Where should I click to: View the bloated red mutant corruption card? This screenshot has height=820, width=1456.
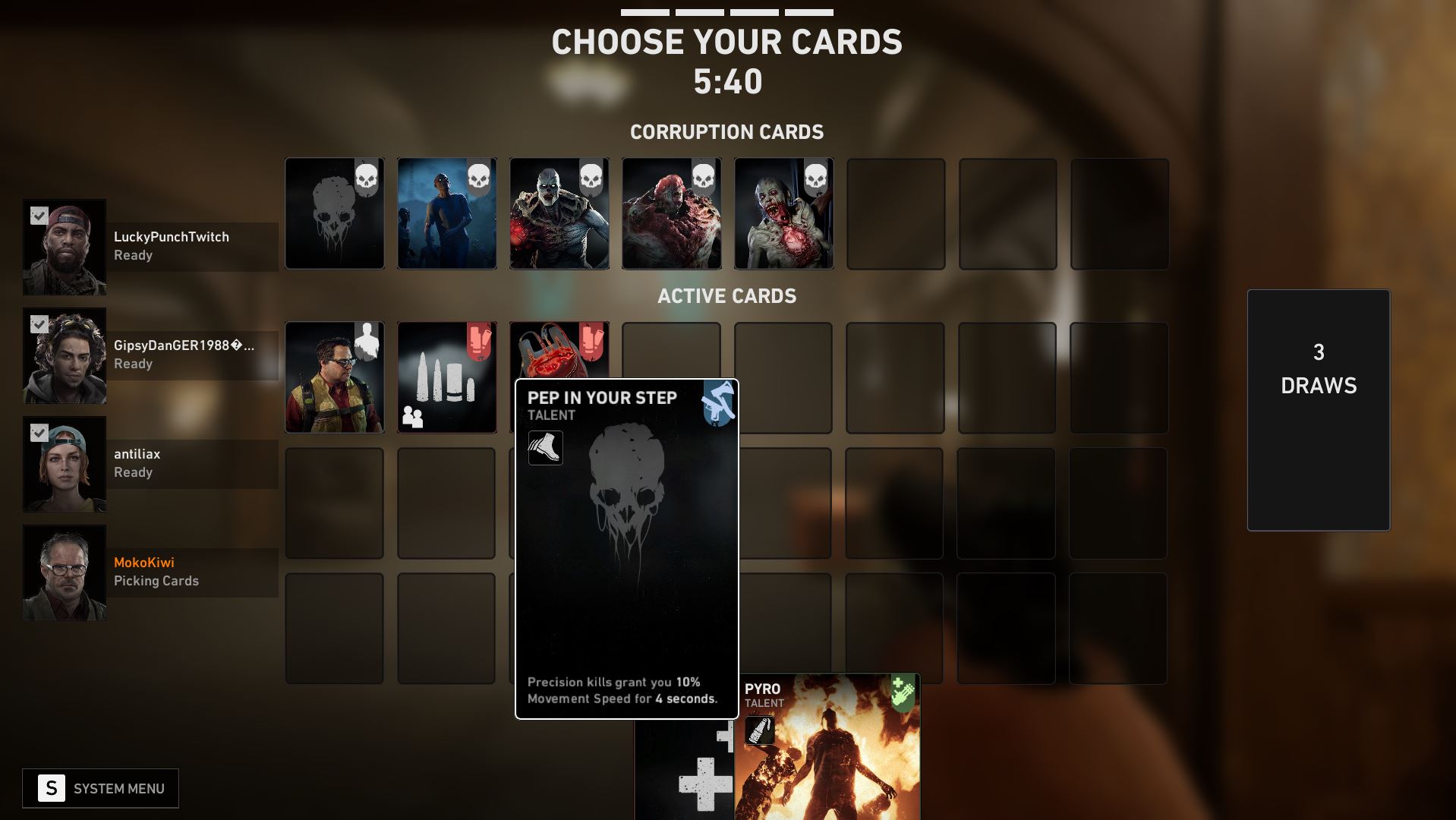[x=671, y=213]
